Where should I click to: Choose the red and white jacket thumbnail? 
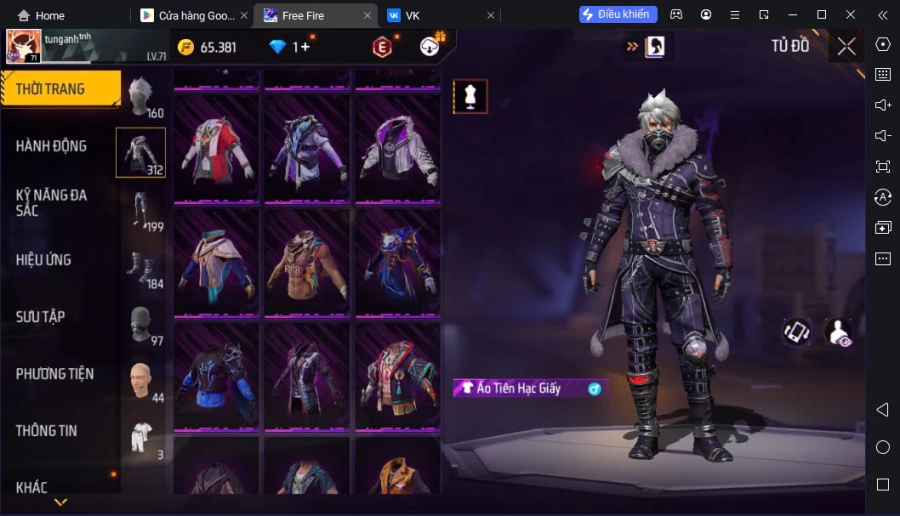[x=217, y=150]
